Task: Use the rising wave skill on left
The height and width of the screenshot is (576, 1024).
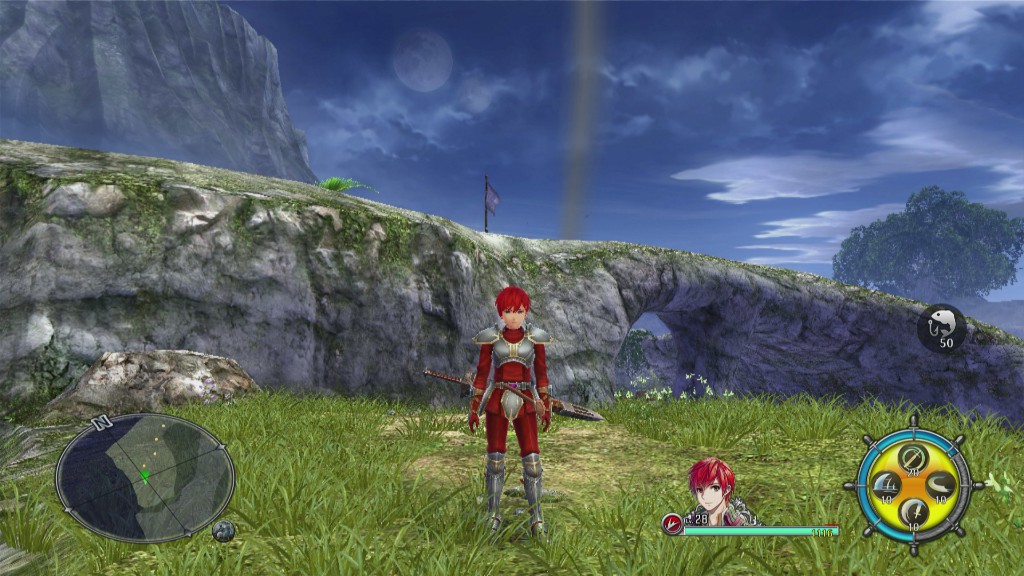Action: click(x=884, y=486)
